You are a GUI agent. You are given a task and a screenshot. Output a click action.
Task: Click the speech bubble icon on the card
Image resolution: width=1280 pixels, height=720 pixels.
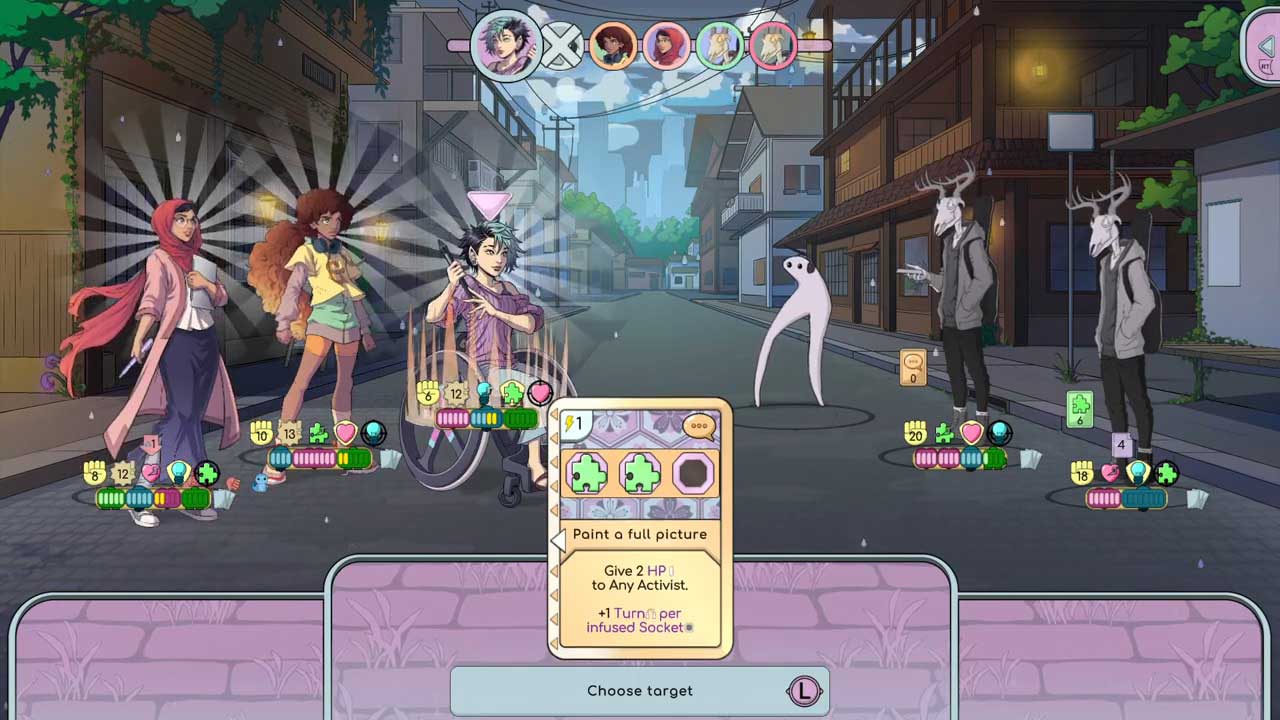tap(699, 426)
